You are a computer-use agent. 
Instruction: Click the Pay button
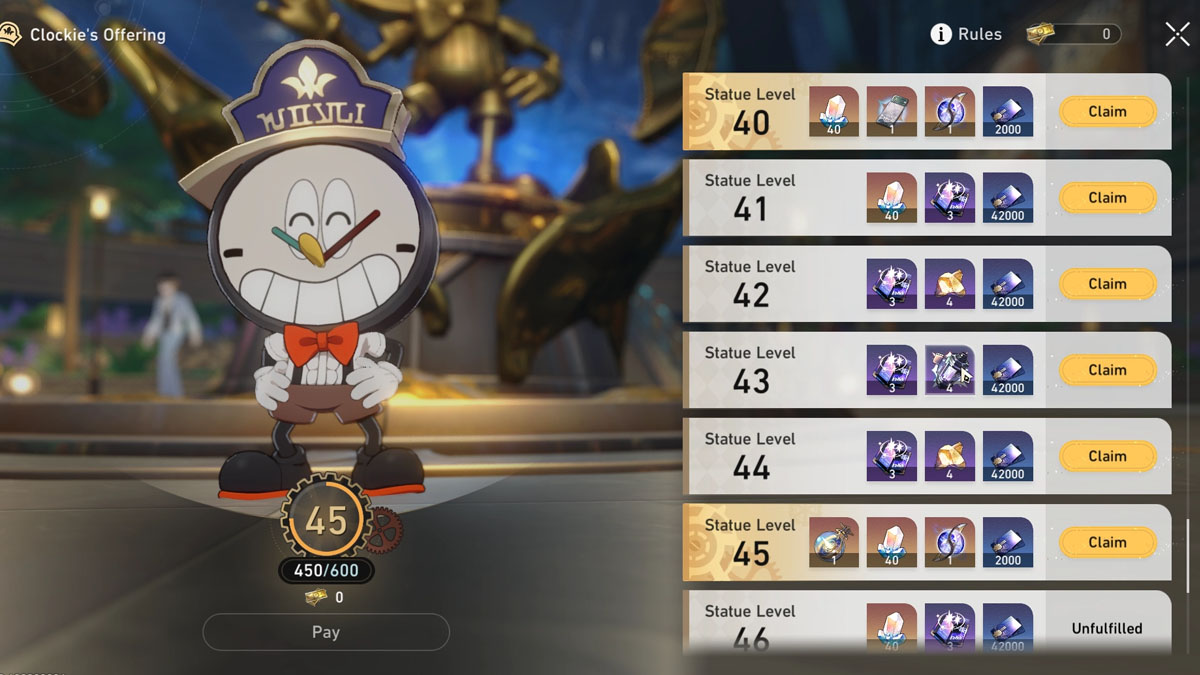(326, 632)
